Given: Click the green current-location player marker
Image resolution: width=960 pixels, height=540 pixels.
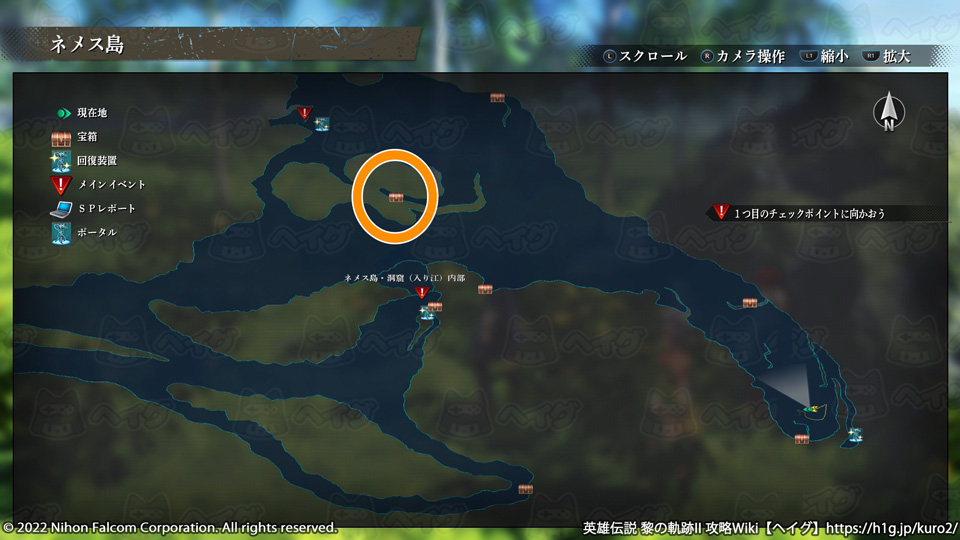Looking at the screenshot, I should 811,408.
